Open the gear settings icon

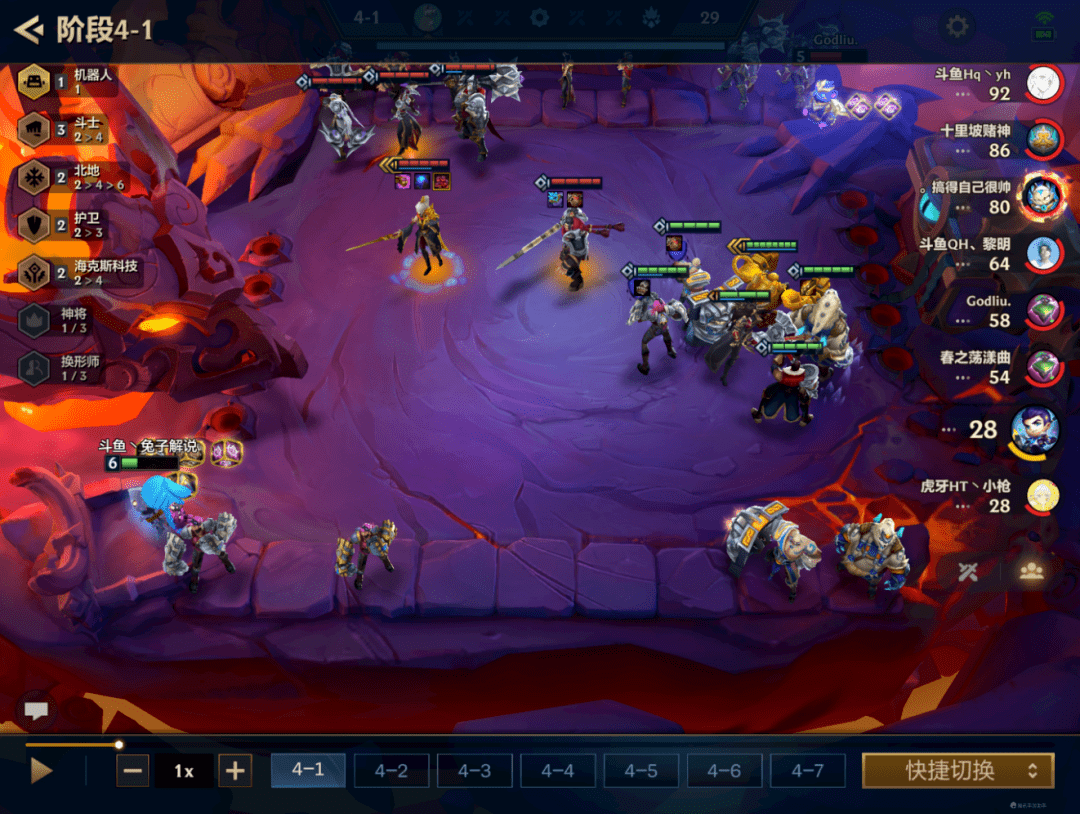[x=958, y=26]
